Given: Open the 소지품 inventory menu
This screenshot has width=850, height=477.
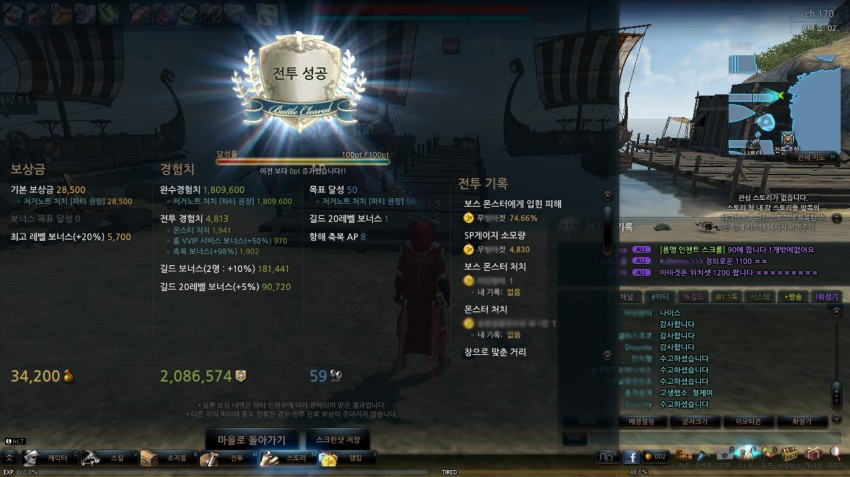Looking at the screenshot, I should click(x=167, y=458).
